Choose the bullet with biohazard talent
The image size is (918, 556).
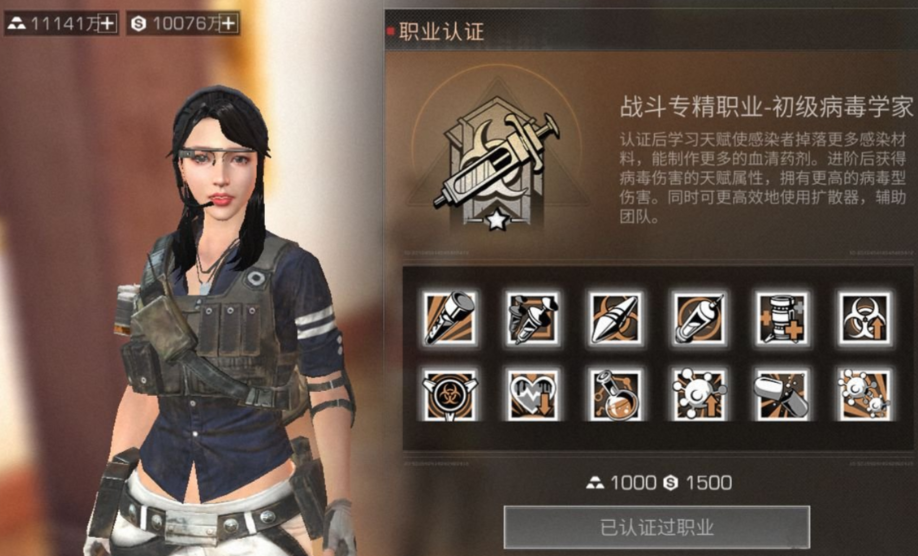(615, 318)
